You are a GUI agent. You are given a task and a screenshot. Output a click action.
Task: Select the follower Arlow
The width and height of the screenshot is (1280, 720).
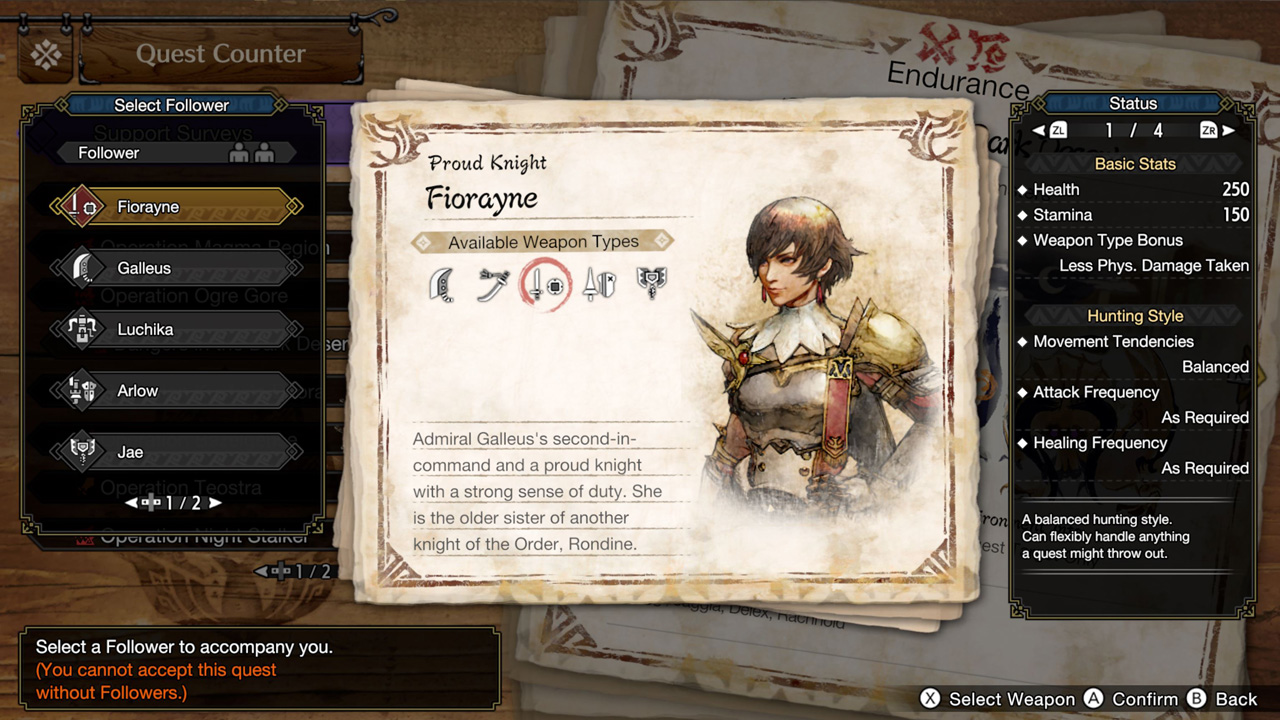(175, 391)
